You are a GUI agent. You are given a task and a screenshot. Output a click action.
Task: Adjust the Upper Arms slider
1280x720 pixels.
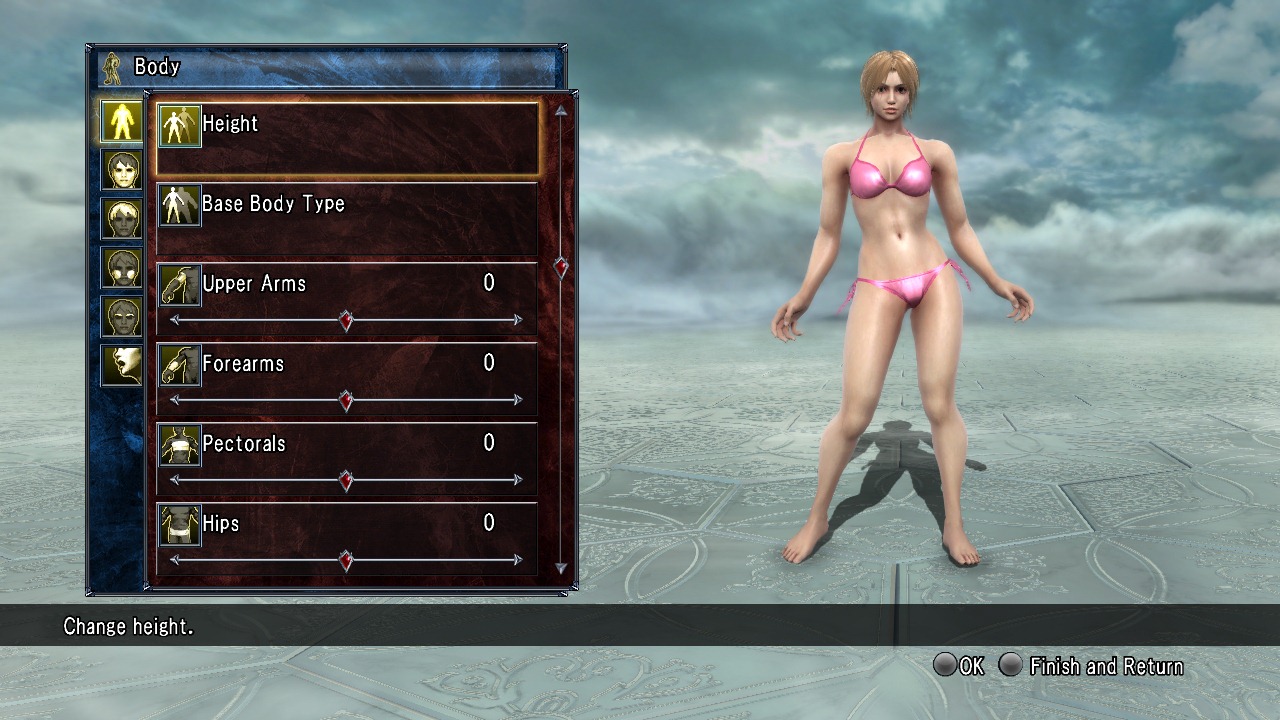[x=346, y=320]
